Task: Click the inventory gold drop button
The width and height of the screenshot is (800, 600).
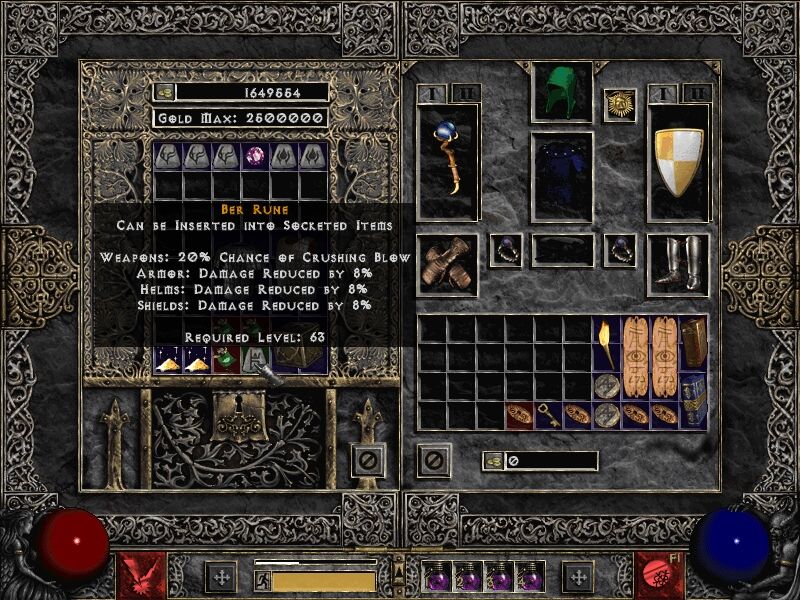Action: (x=493, y=460)
